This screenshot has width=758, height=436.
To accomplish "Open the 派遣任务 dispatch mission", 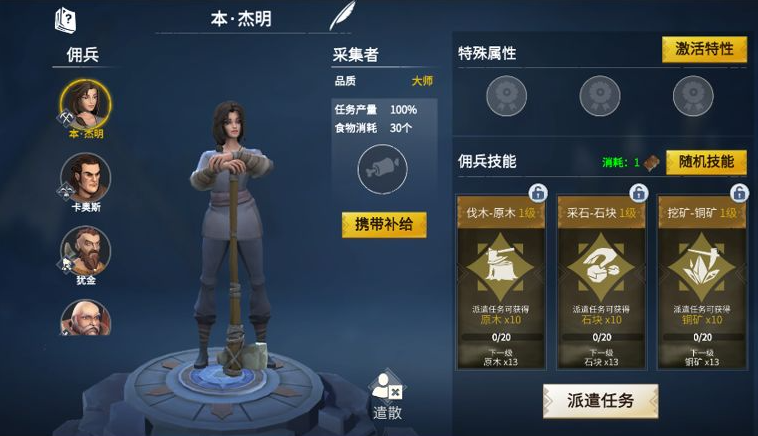I will coord(601,400).
